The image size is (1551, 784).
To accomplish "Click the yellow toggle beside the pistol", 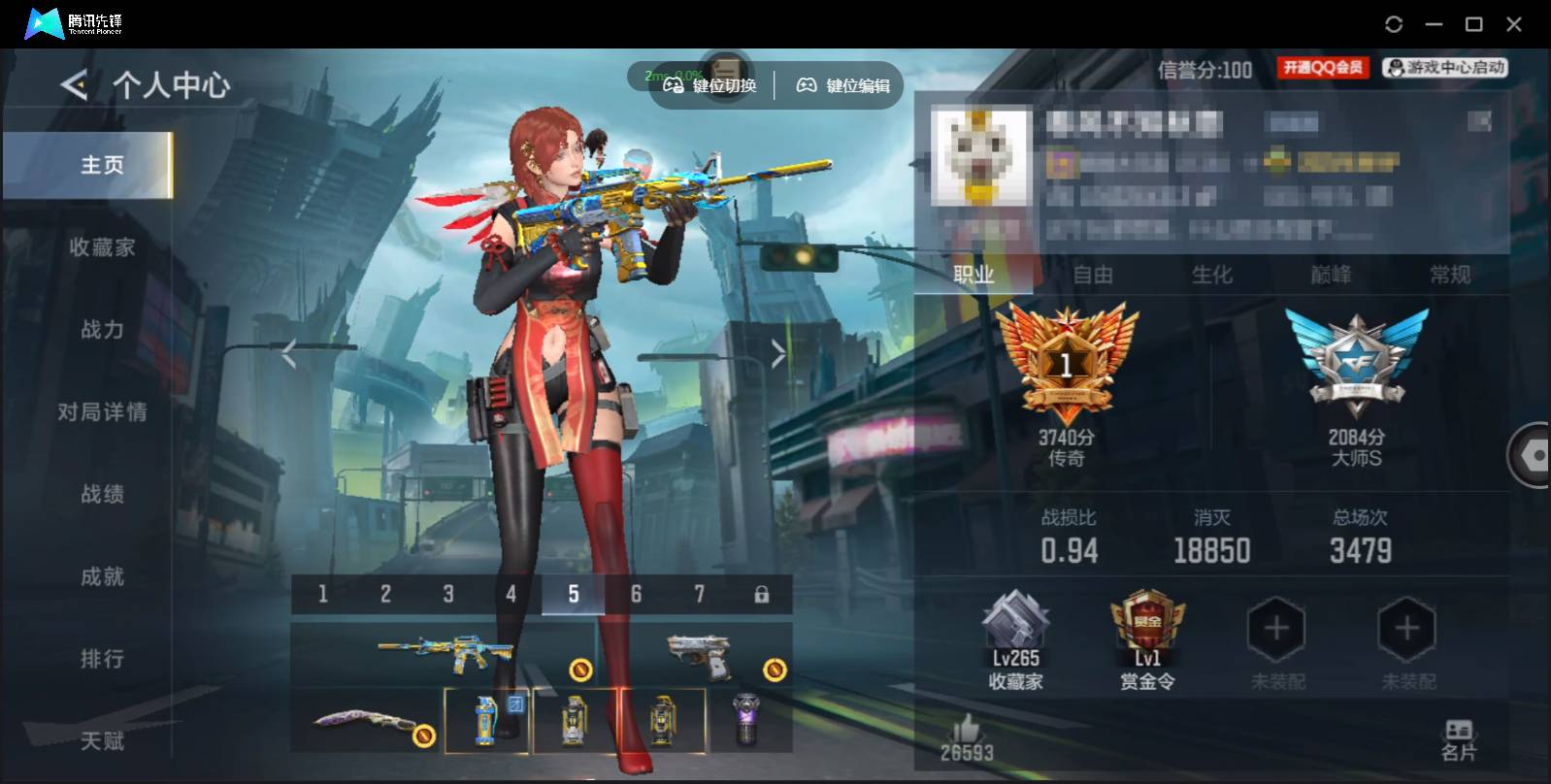I will (x=774, y=668).
